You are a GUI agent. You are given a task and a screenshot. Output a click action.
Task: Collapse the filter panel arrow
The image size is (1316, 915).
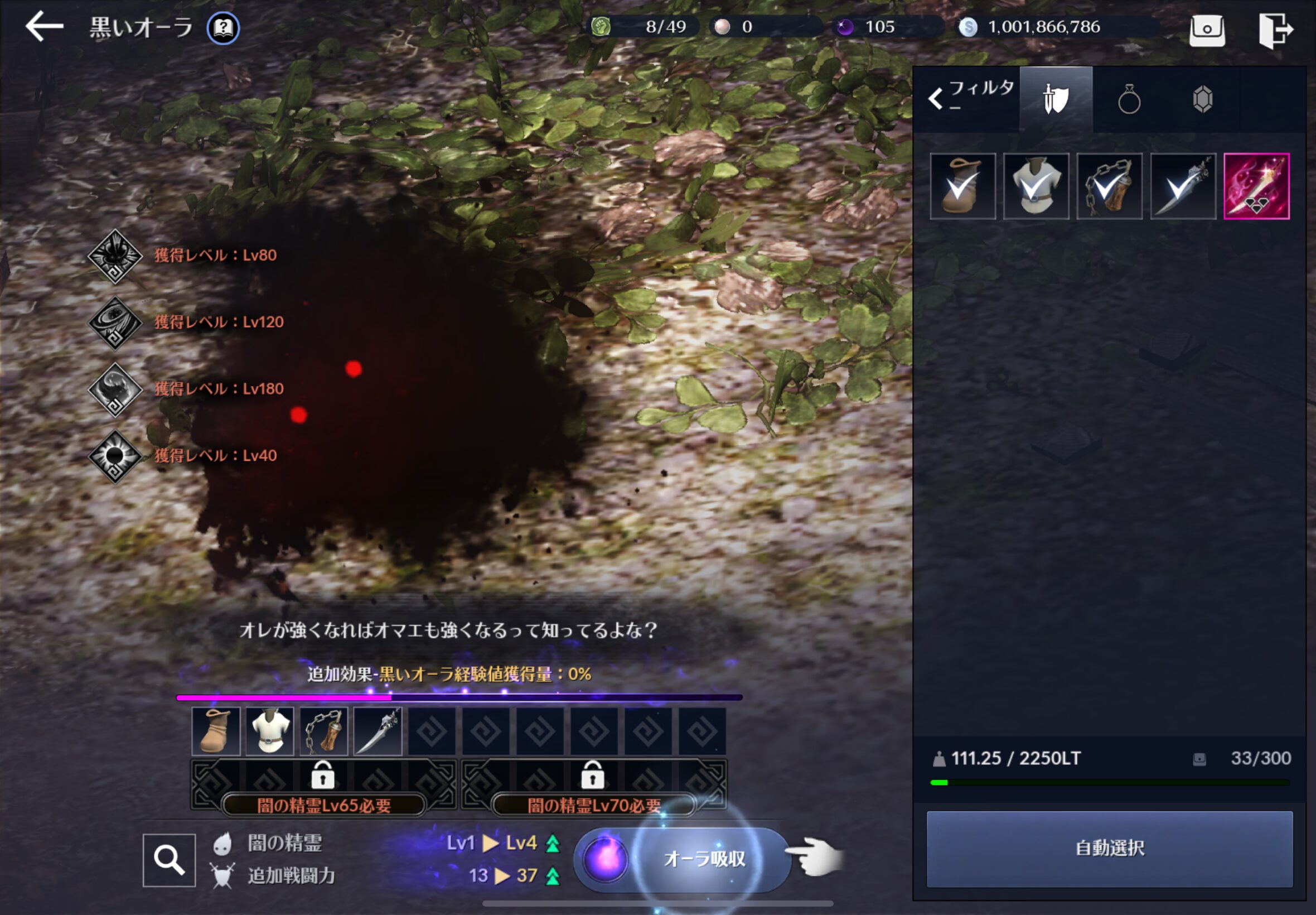pos(936,99)
